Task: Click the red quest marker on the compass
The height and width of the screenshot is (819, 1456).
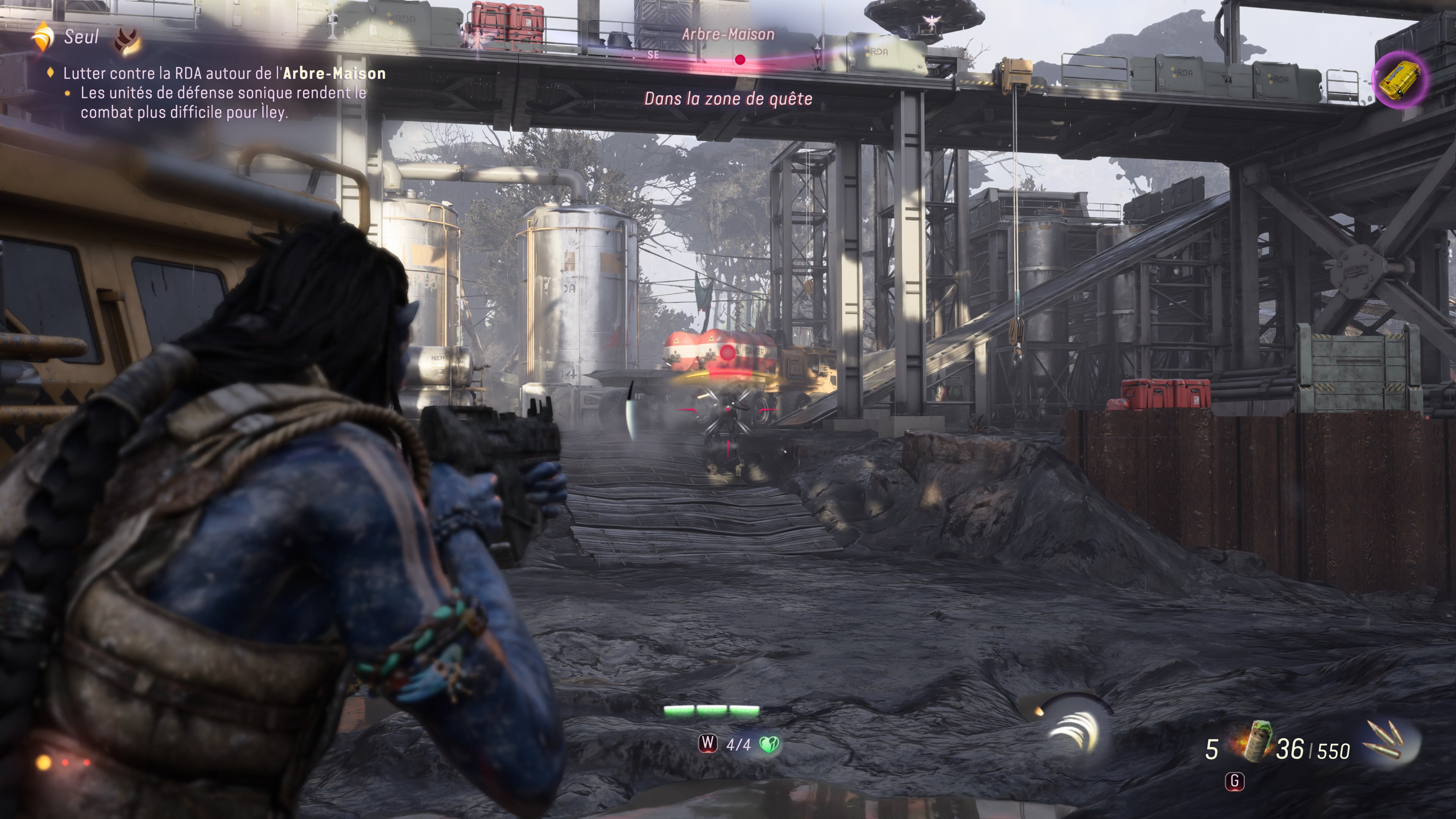Action: click(740, 60)
